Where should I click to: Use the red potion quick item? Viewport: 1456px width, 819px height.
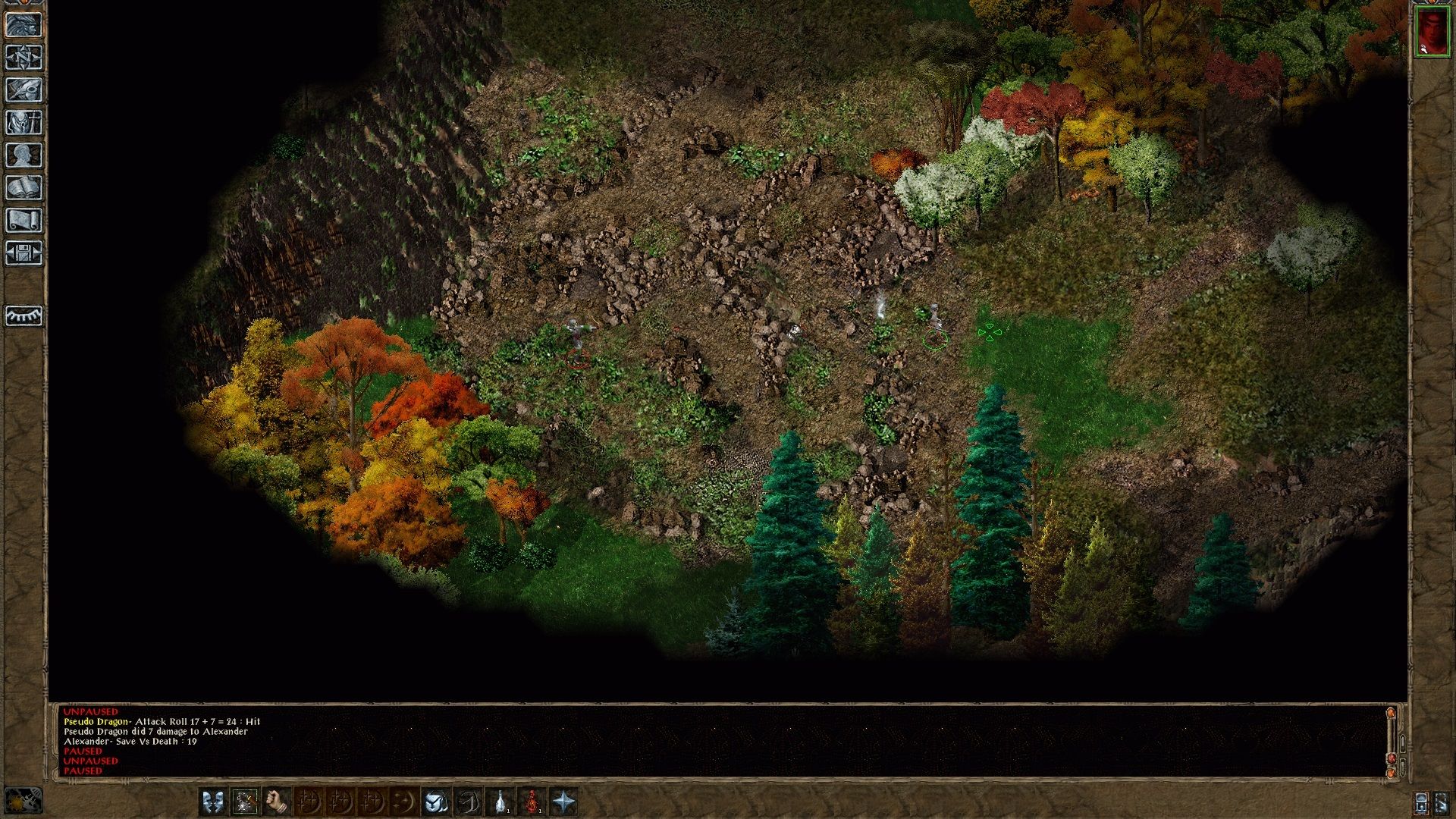532,802
